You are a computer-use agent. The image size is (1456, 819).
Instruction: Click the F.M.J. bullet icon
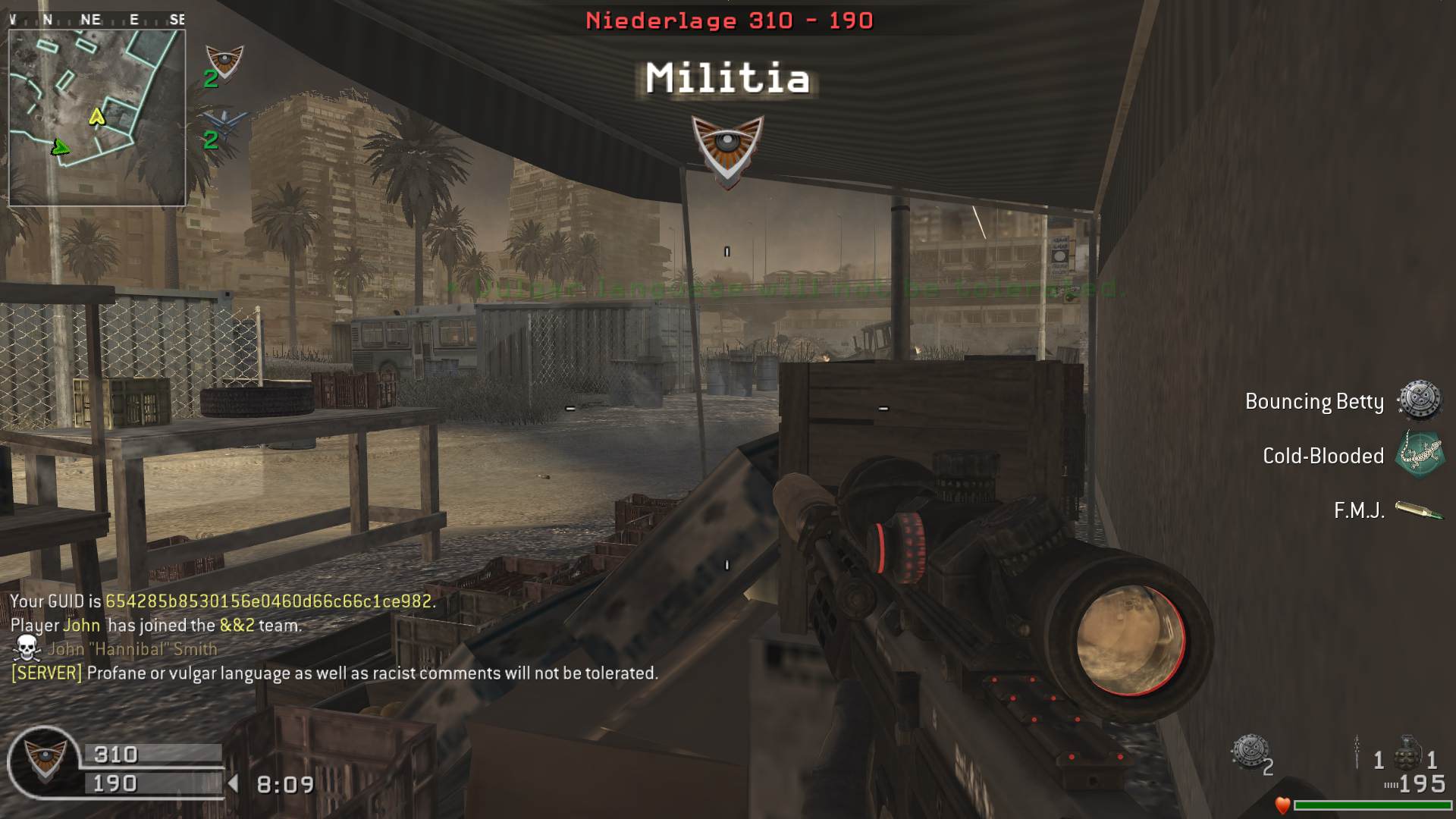point(1419,510)
